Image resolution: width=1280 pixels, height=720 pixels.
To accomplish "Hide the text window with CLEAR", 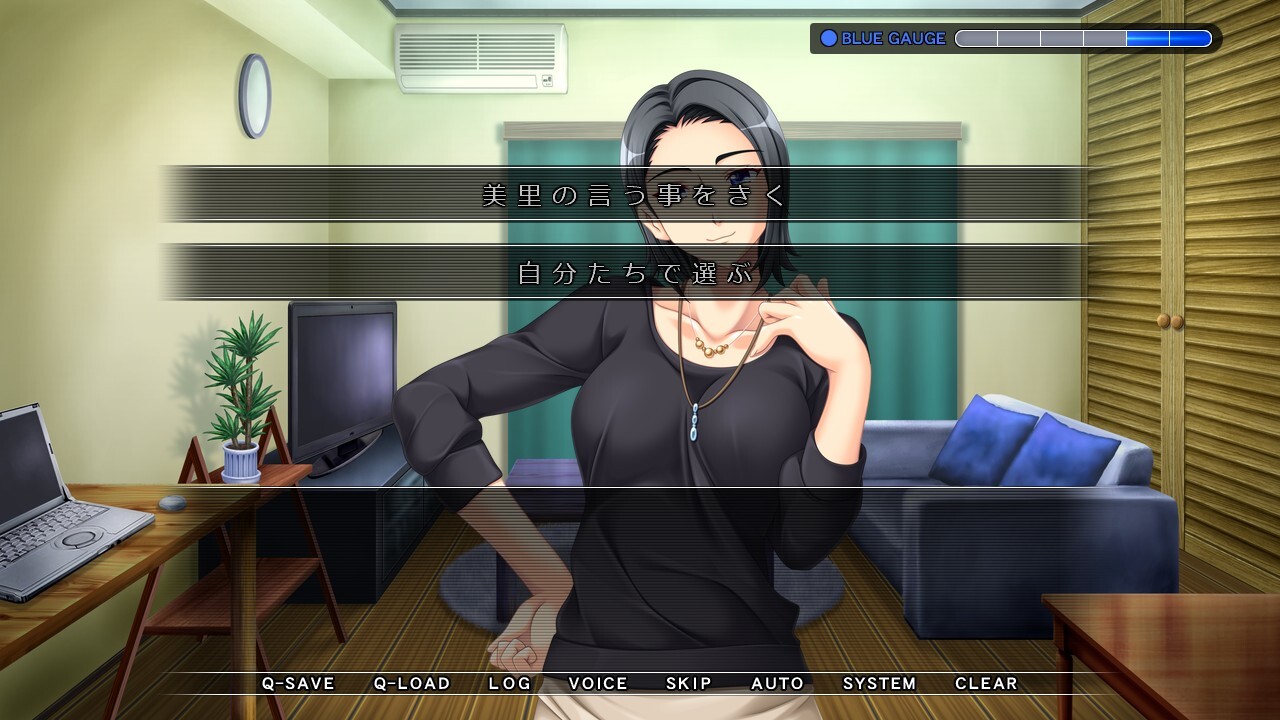I will tap(986, 684).
